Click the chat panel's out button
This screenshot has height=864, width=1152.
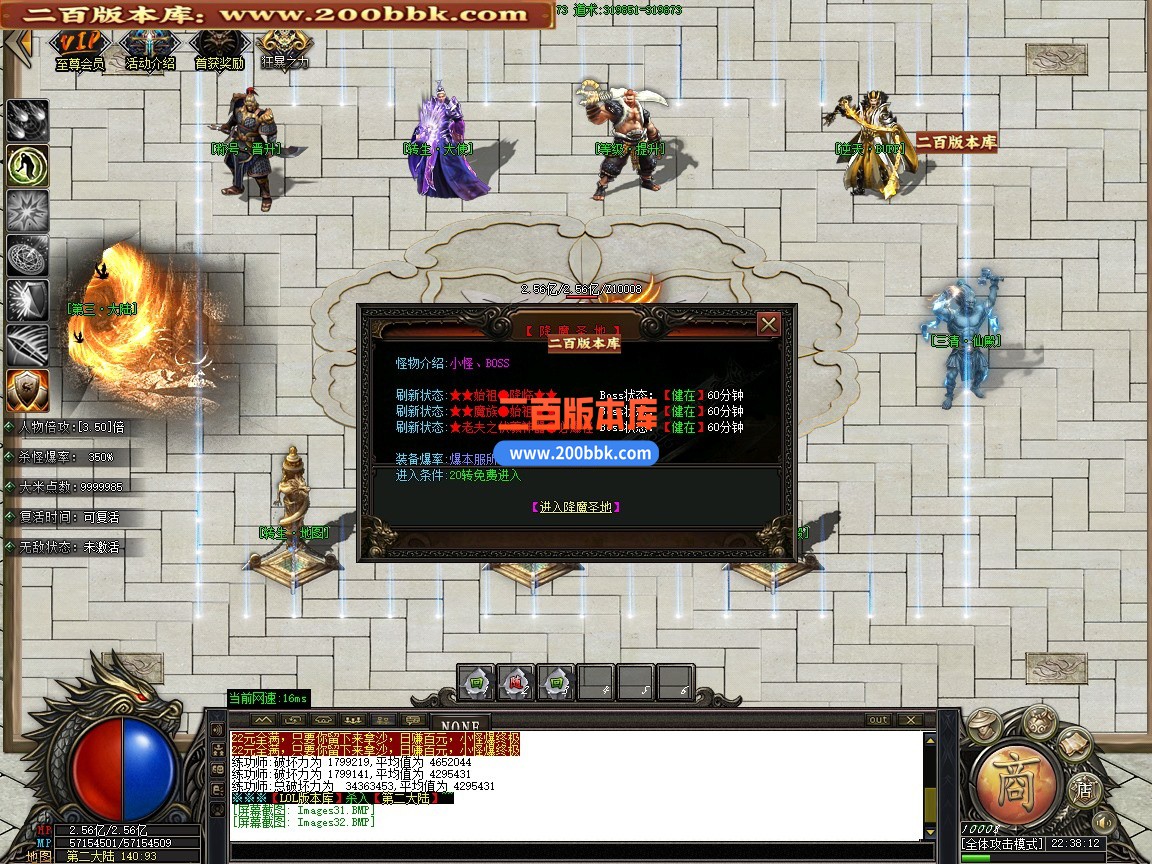point(877,720)
